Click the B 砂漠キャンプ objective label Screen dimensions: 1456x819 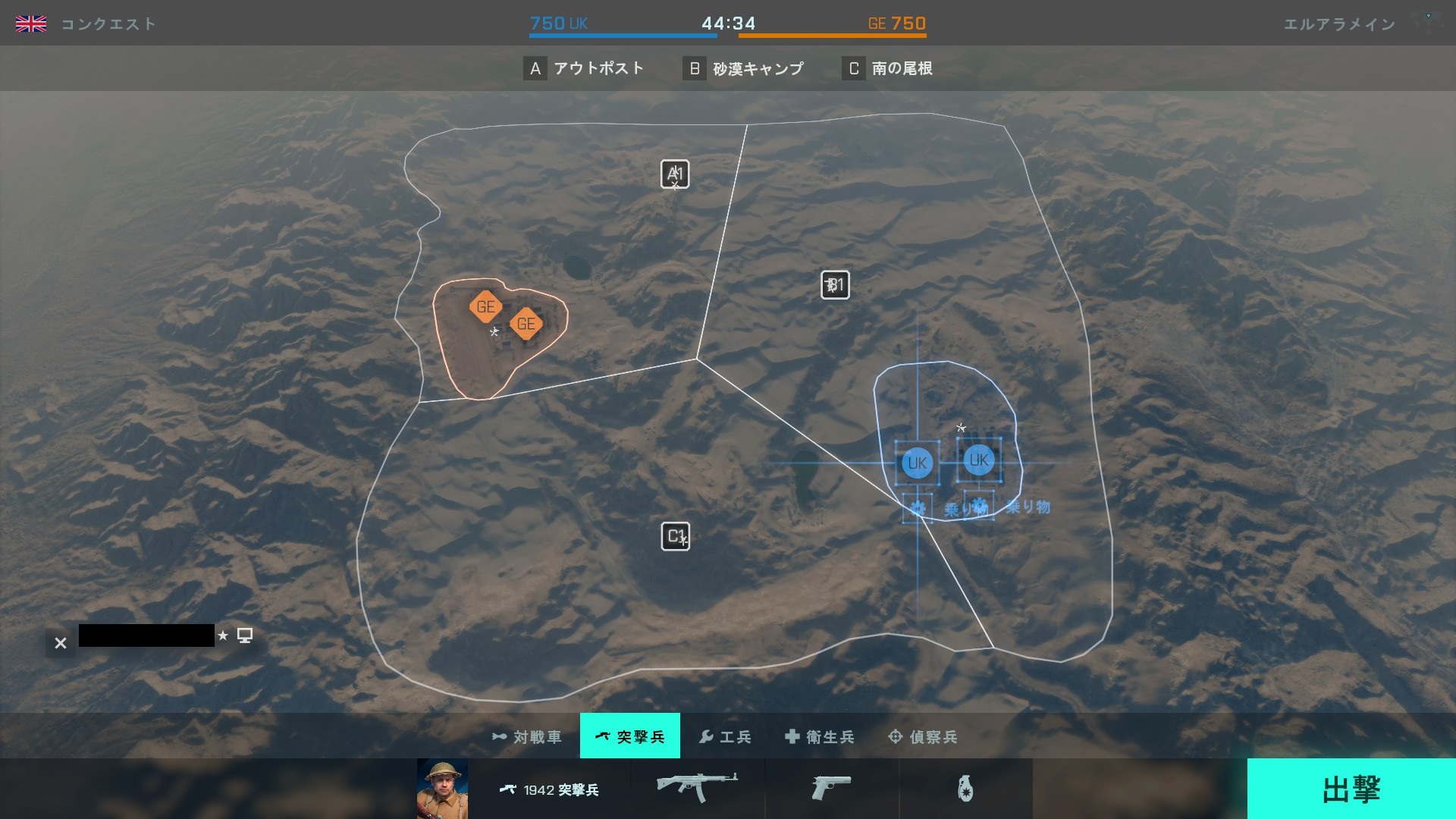pyautogui.click(x=743, y=69)
